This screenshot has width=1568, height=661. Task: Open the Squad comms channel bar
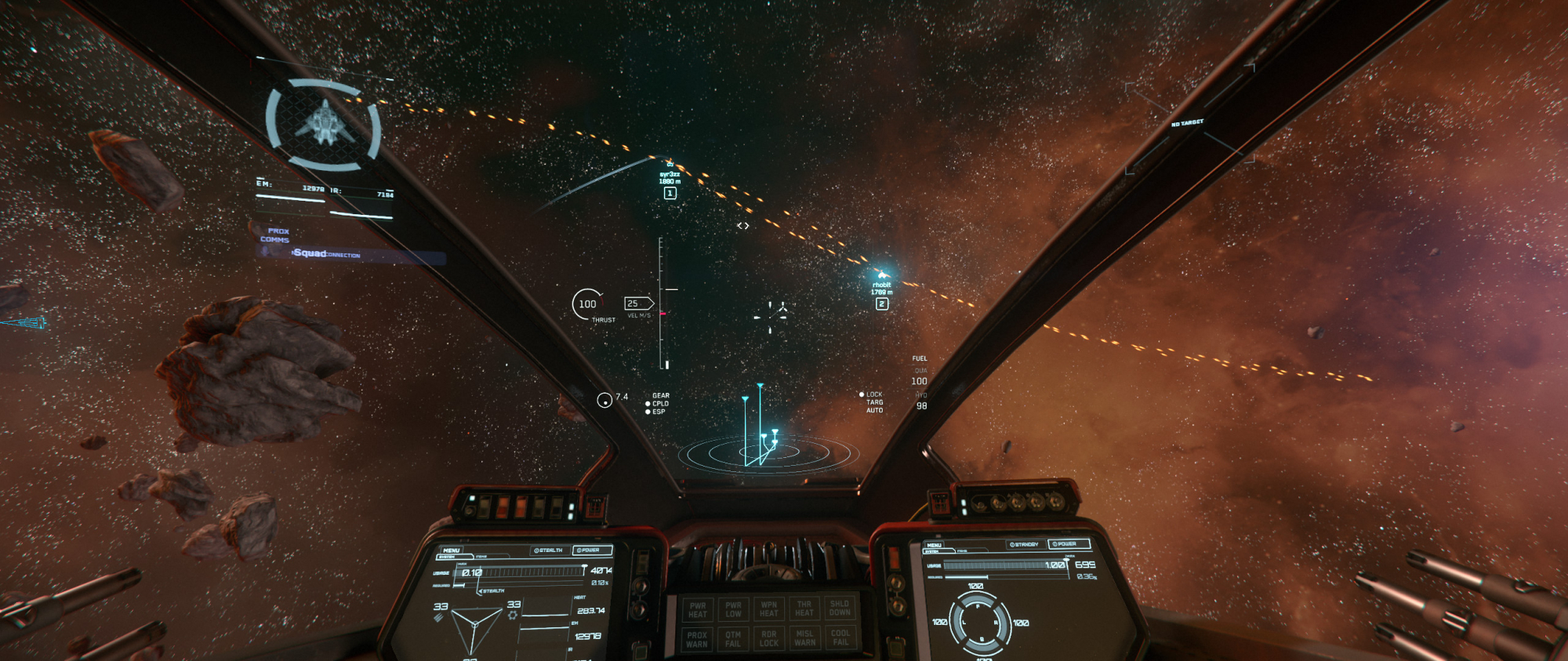[x=351, y=254]
